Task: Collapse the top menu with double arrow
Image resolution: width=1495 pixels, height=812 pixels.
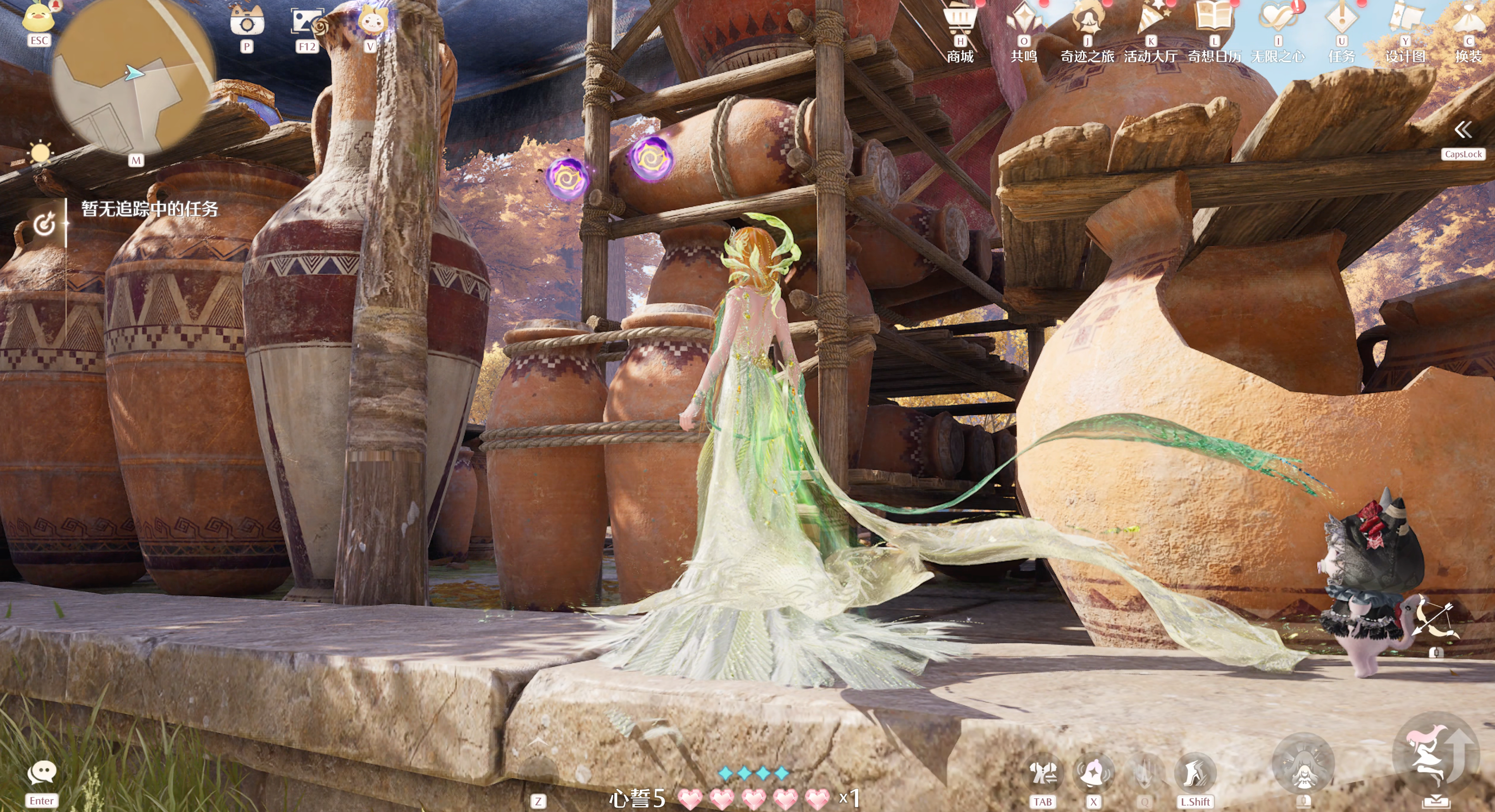Action: tap(1463, 129)
